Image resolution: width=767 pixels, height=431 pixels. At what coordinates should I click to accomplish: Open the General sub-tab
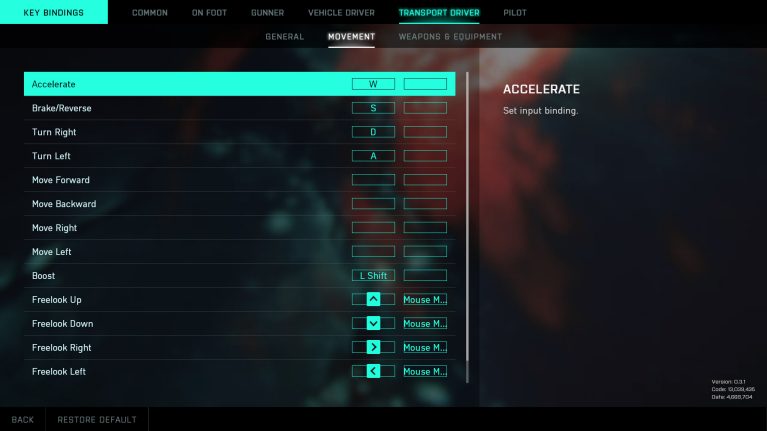point(284,37)
